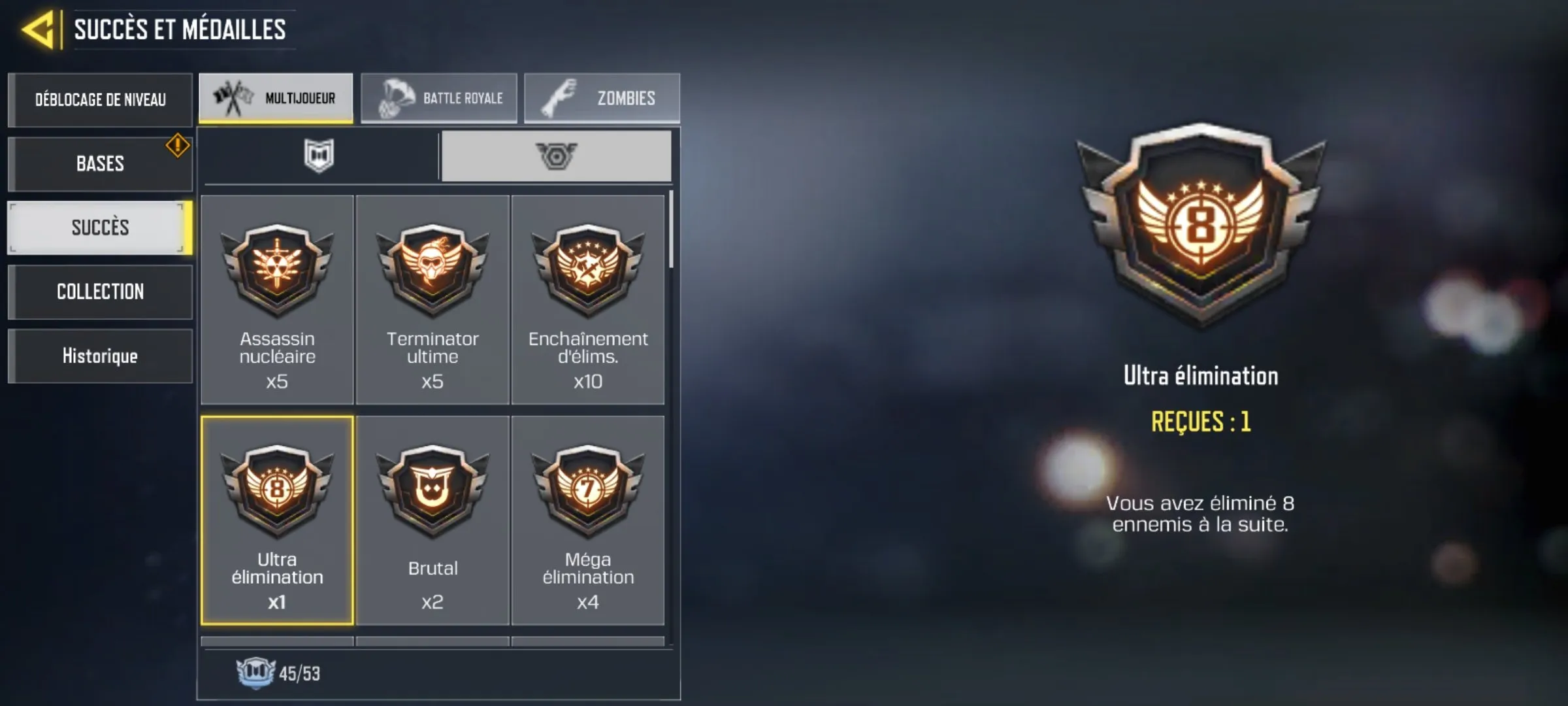Open the Collection panel
Viewport: 1568px width, 706px height.
click(100, 292)
